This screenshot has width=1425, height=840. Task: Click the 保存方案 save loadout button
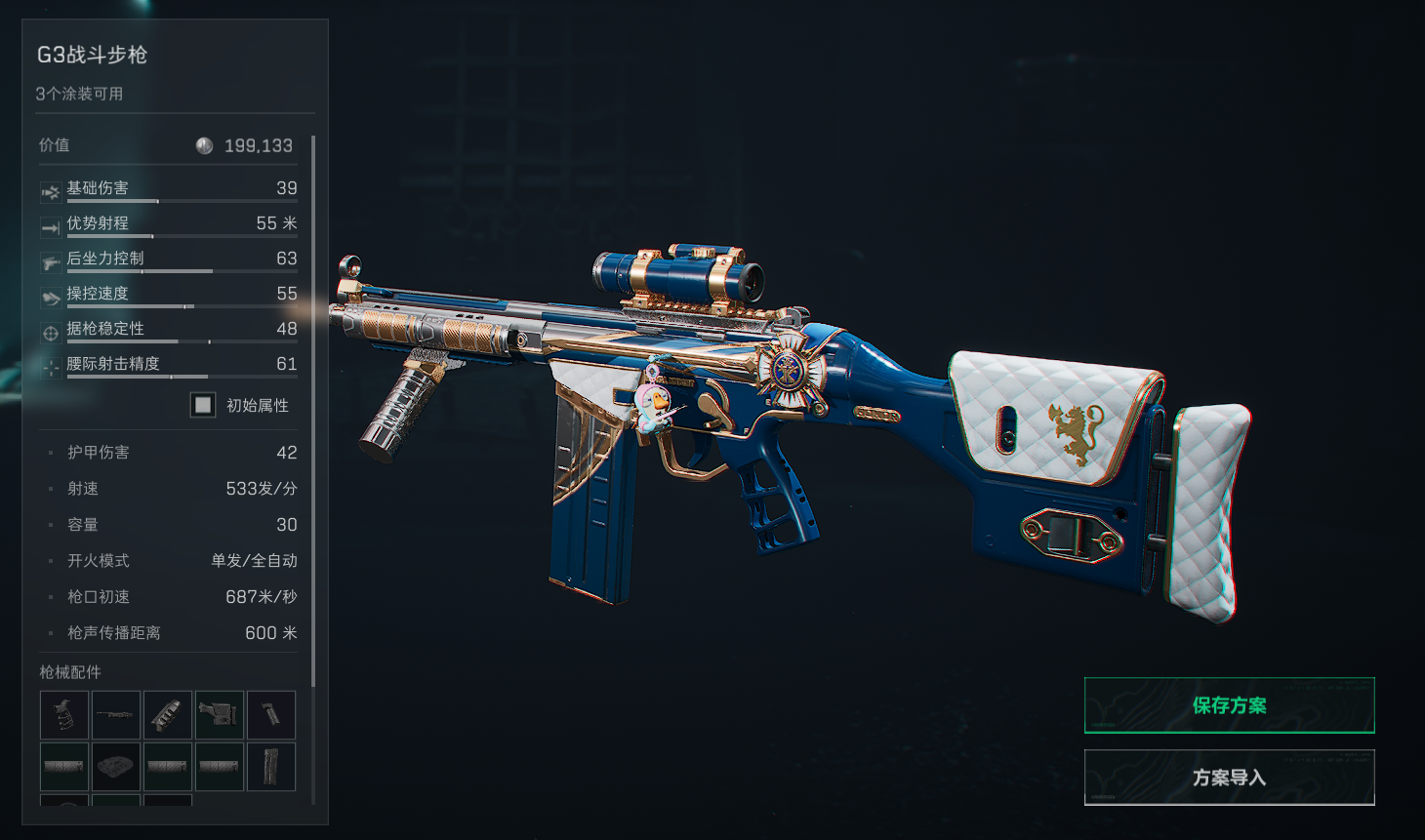tap(1229, 705)
